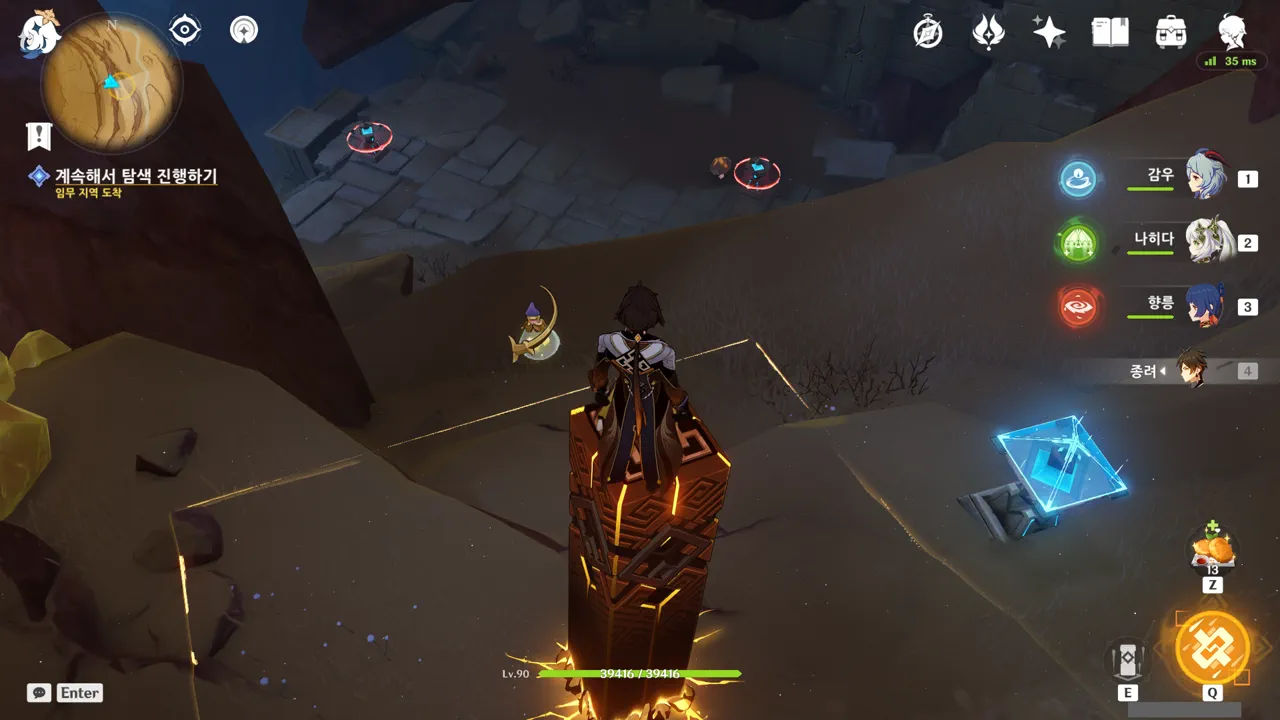Screen dimensions: 1280x720
Task: Open the battle pass flame icon
Action: [988, 32]
